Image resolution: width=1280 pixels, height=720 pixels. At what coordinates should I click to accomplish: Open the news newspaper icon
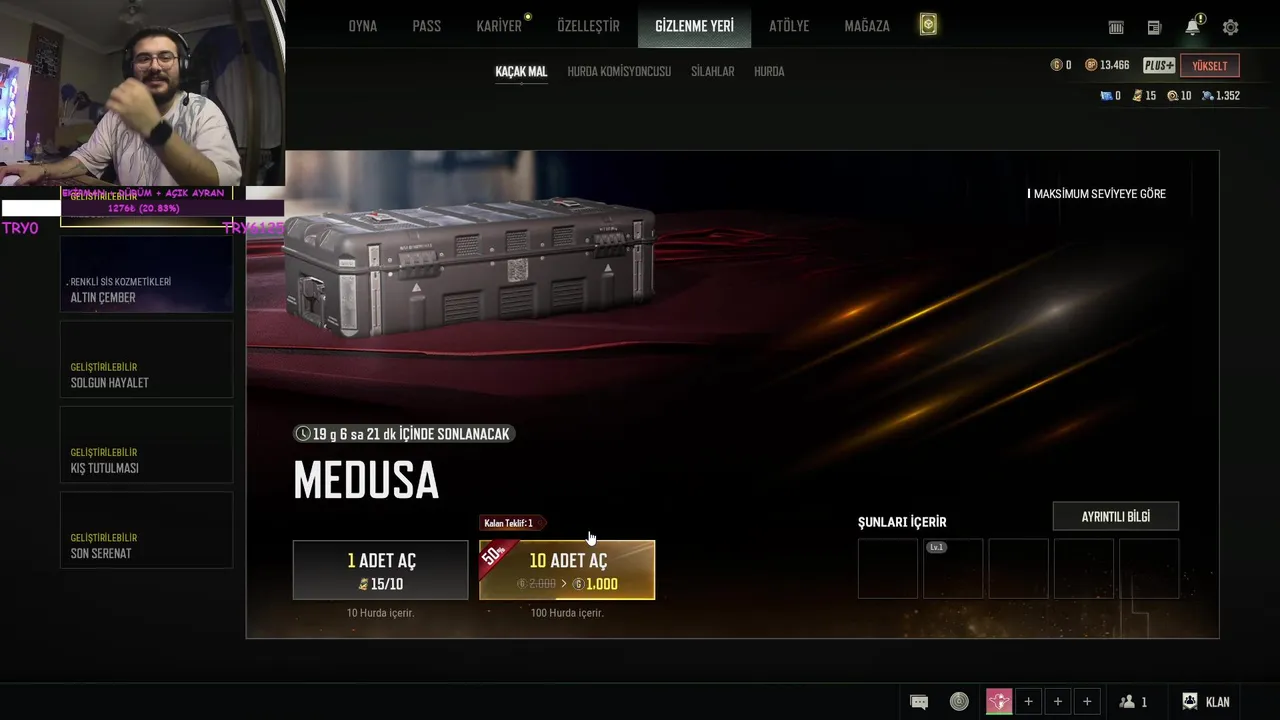point(1154,28)
